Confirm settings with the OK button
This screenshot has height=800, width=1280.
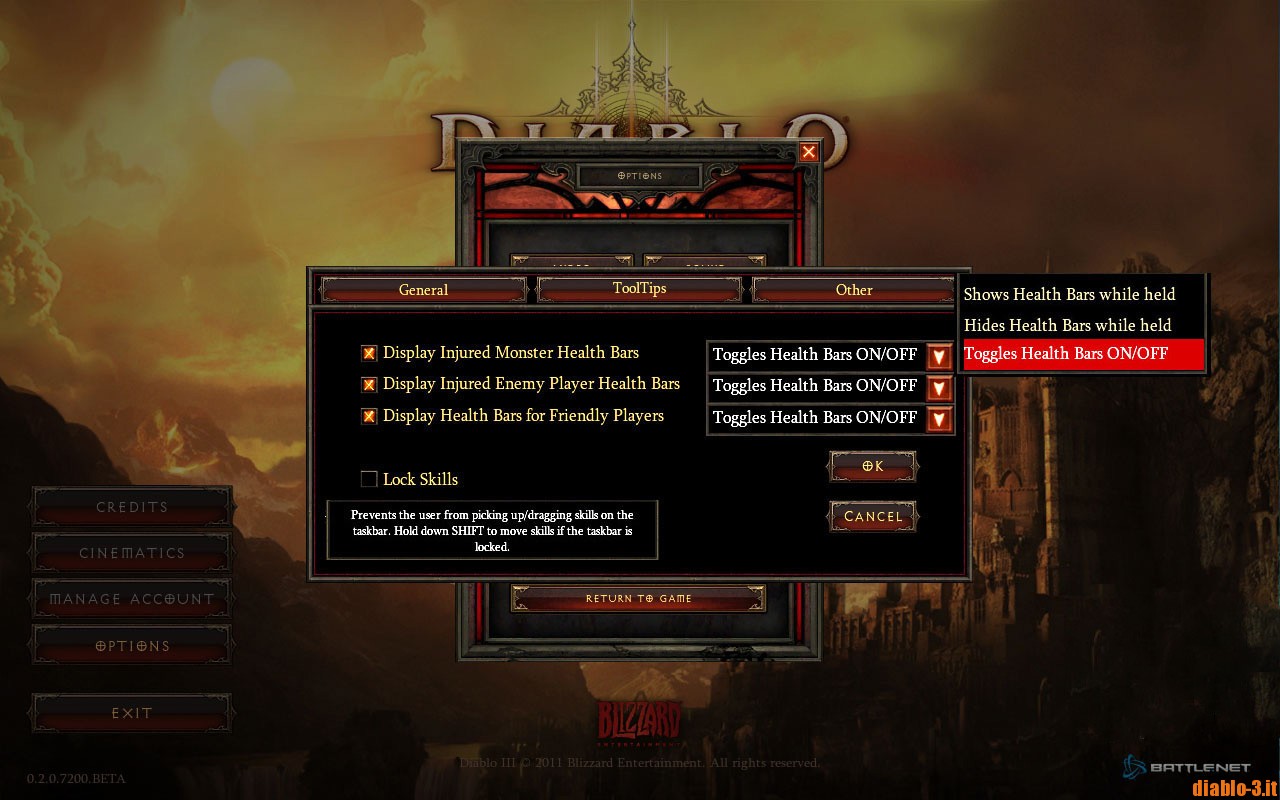point(871,465)
